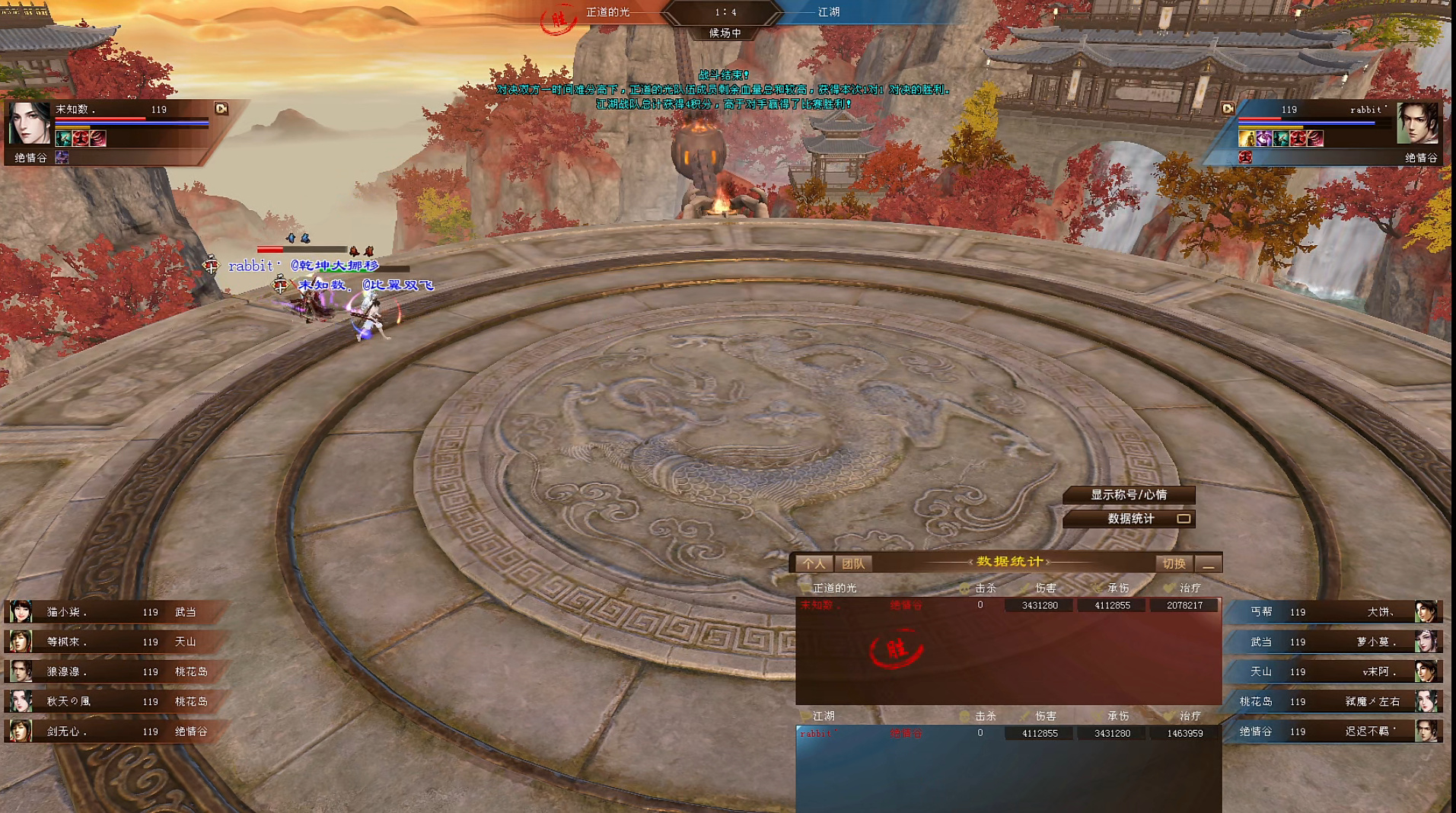This screenshot has height=813, width=1456.
Task: Select player 萝小莫 in the right roster
Action: point(1340,642)
